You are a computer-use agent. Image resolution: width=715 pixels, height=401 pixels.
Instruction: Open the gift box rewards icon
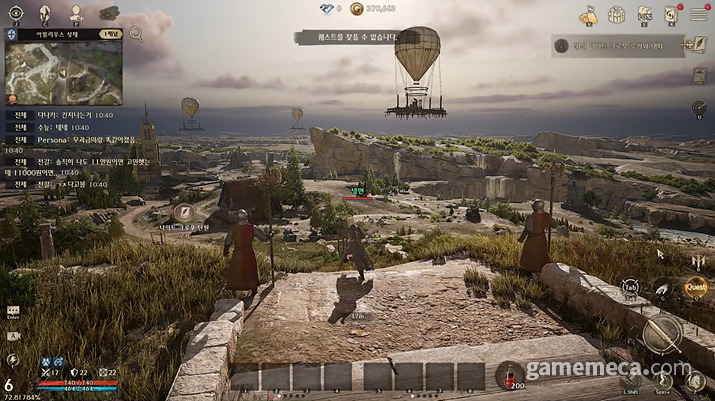tap(617, 15)
